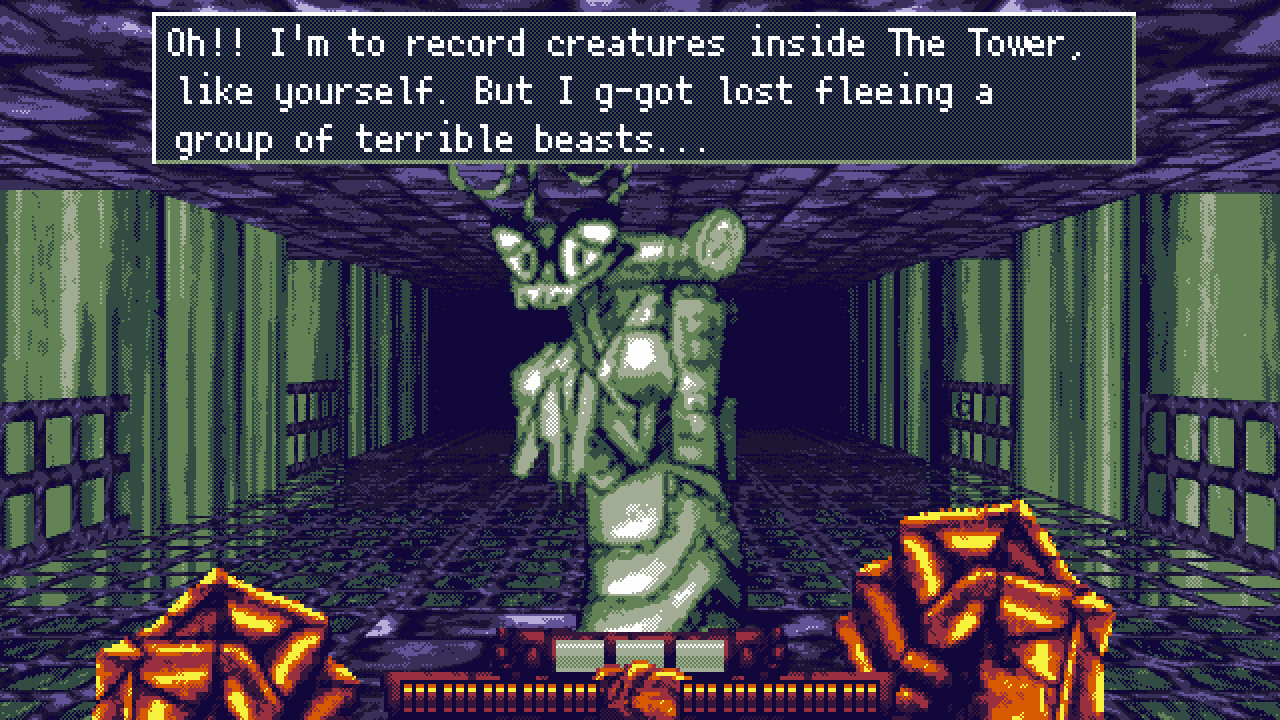Click the yellow pip on the far left of the energy bar
Viewport: 1280px width, 720px height.
406,689
